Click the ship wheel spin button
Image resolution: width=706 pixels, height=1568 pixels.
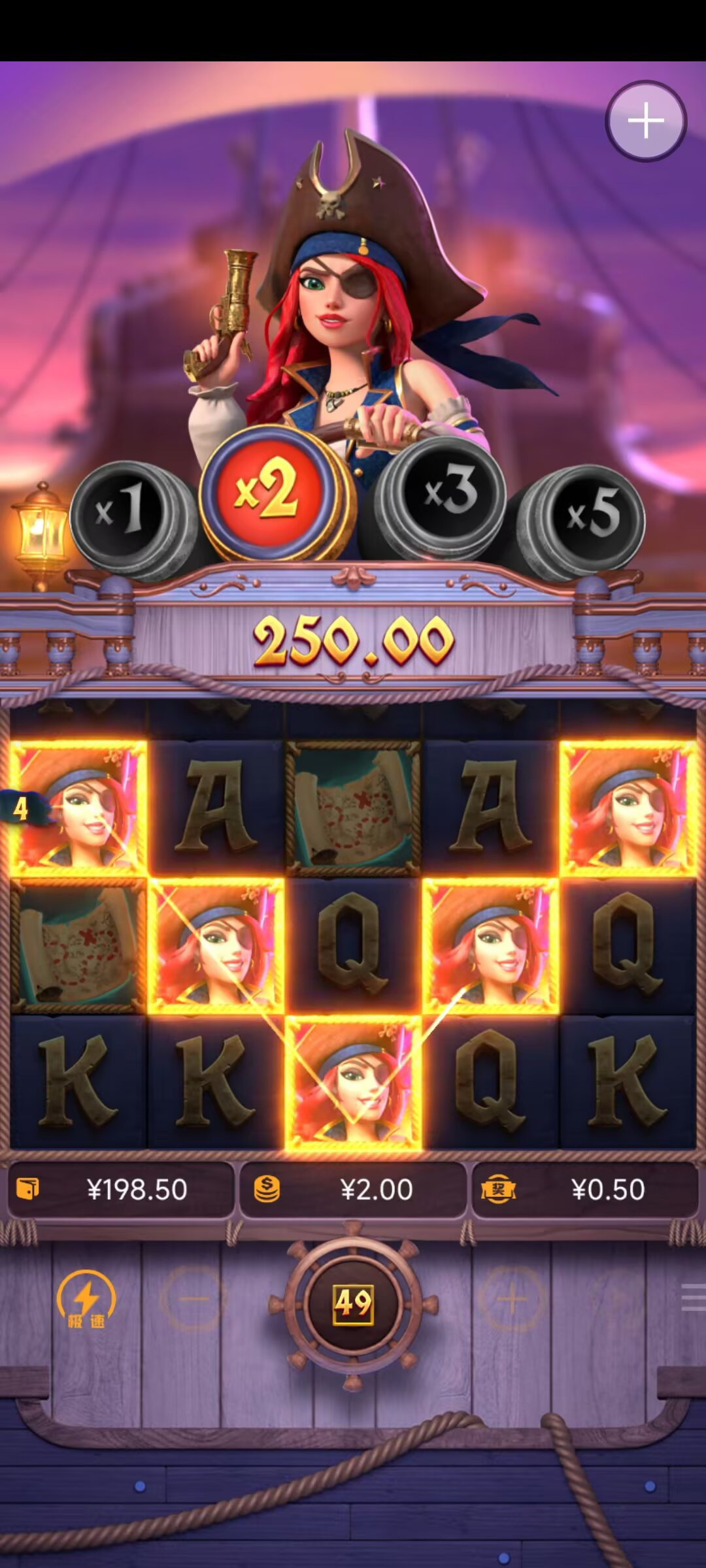point(353,1303)
